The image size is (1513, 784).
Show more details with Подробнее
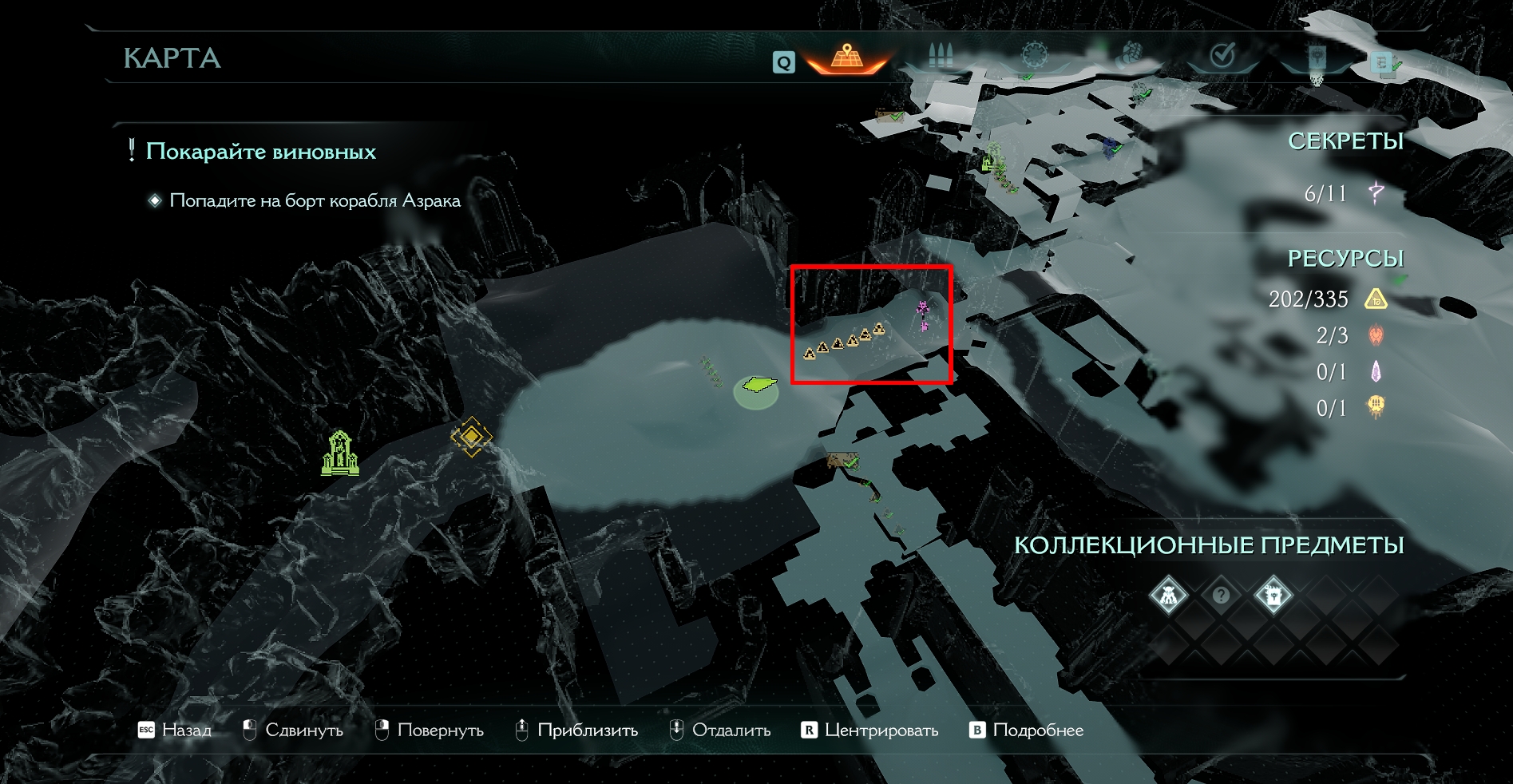coord(1027,731)
